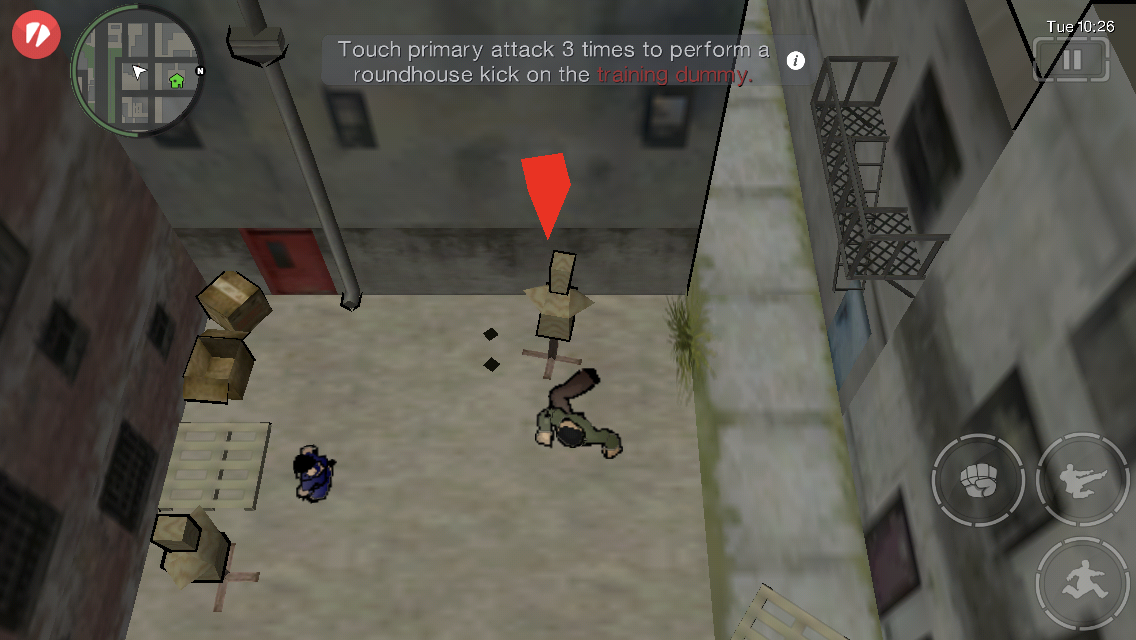1136x640 pixels.
Task: Show tutorial info via the 'i' icon
Action: tap(796, 62)
